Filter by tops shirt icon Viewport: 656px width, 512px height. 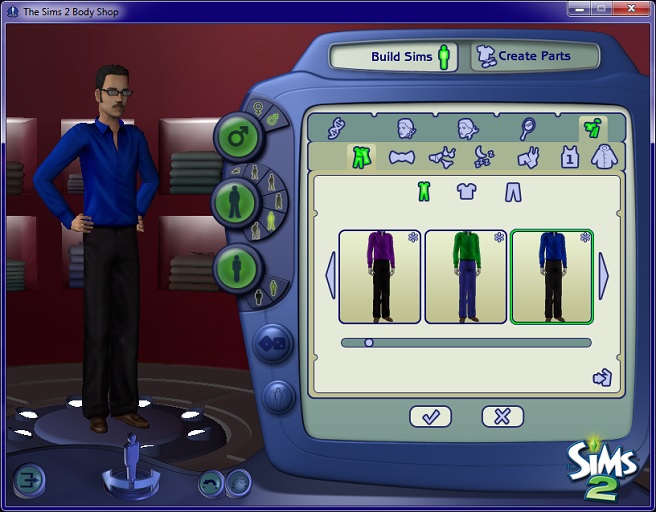pyautogui.click(x=467, y=191)
